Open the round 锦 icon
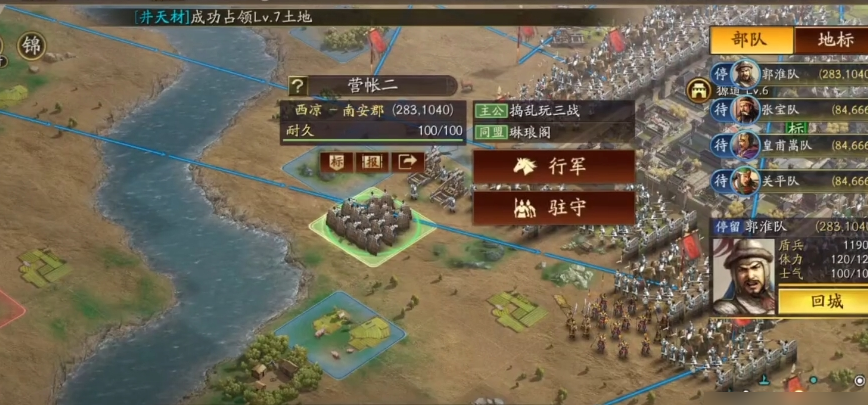This screenshot has width=868, height=405. [x=32, y=45]
